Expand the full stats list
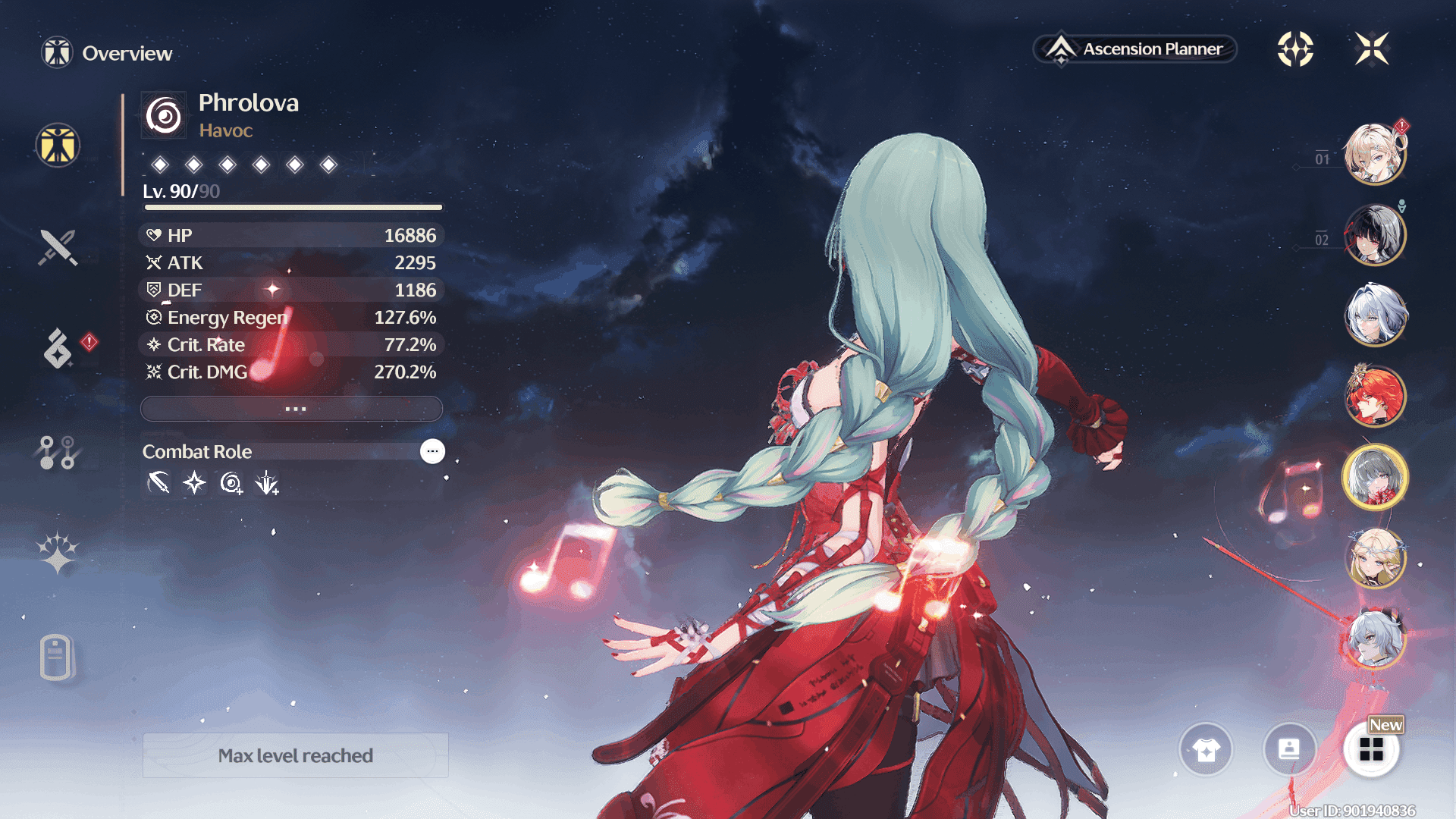 [292, 409]
